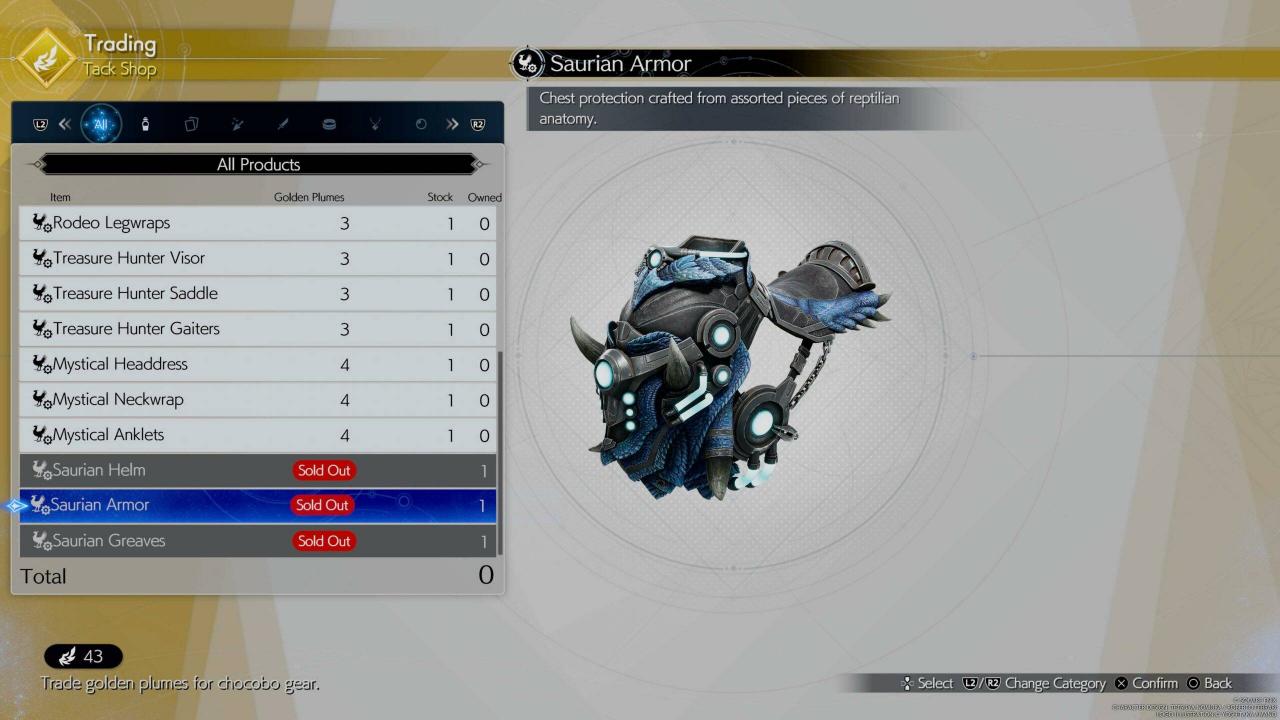Select the All category tab
Image resolution: width=1280 pixels, height=720 pixels.
[101, 125]
